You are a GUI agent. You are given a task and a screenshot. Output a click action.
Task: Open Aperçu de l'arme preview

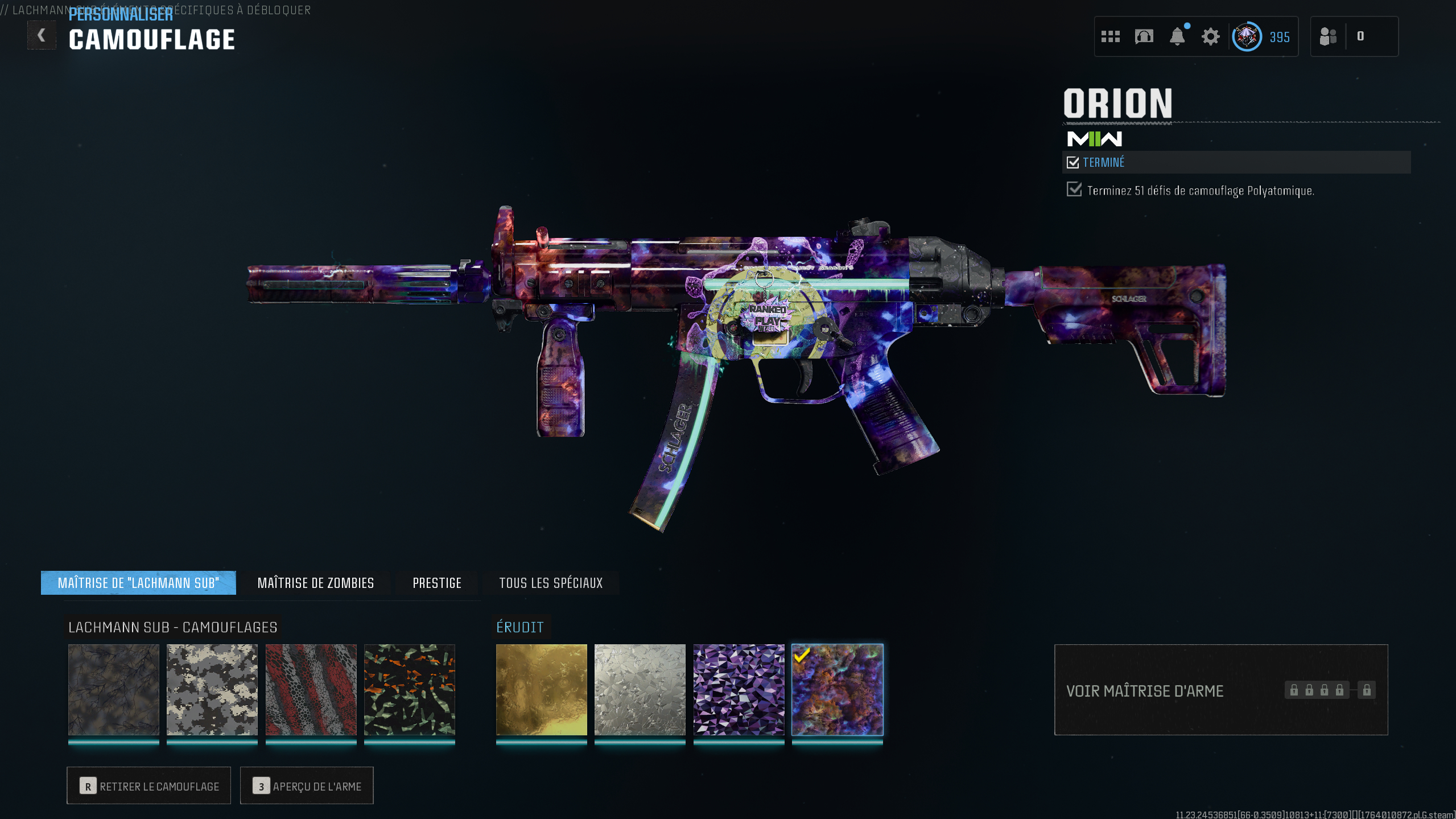[x=307, y=785]
